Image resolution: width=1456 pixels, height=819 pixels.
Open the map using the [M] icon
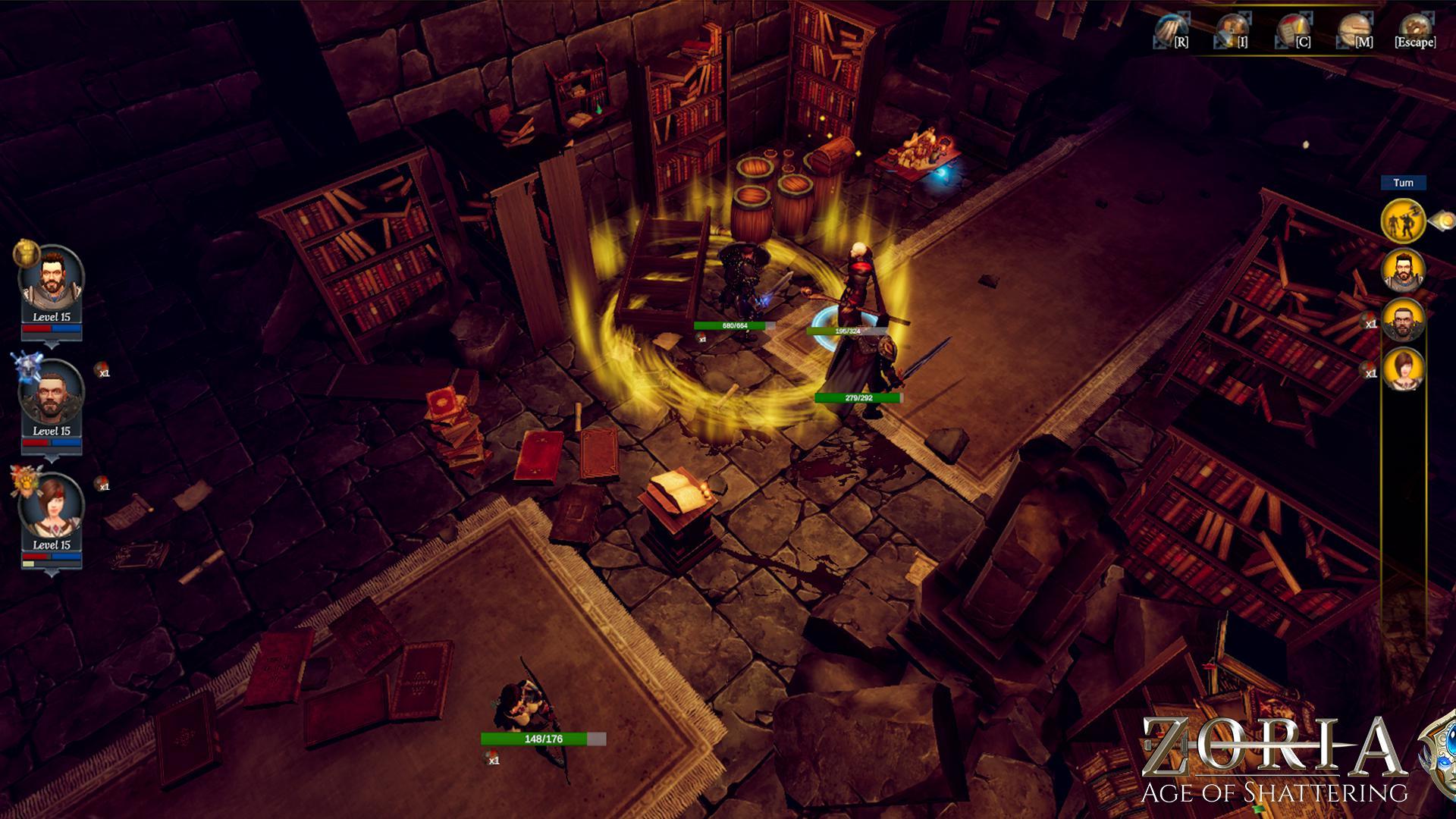tap(1353, 29)
